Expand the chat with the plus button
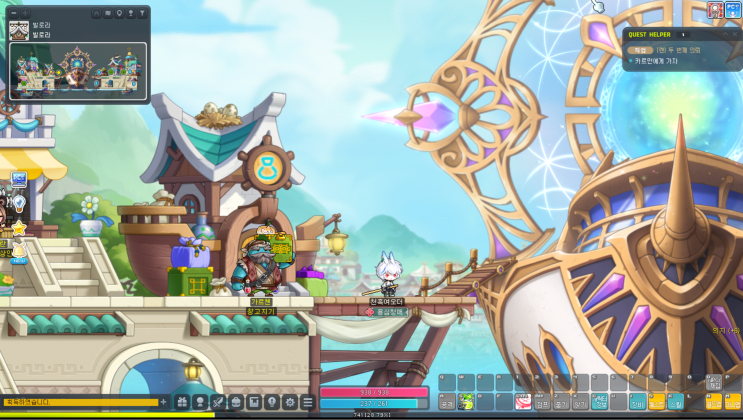743x420 pixels. click(x=164, y=402)
